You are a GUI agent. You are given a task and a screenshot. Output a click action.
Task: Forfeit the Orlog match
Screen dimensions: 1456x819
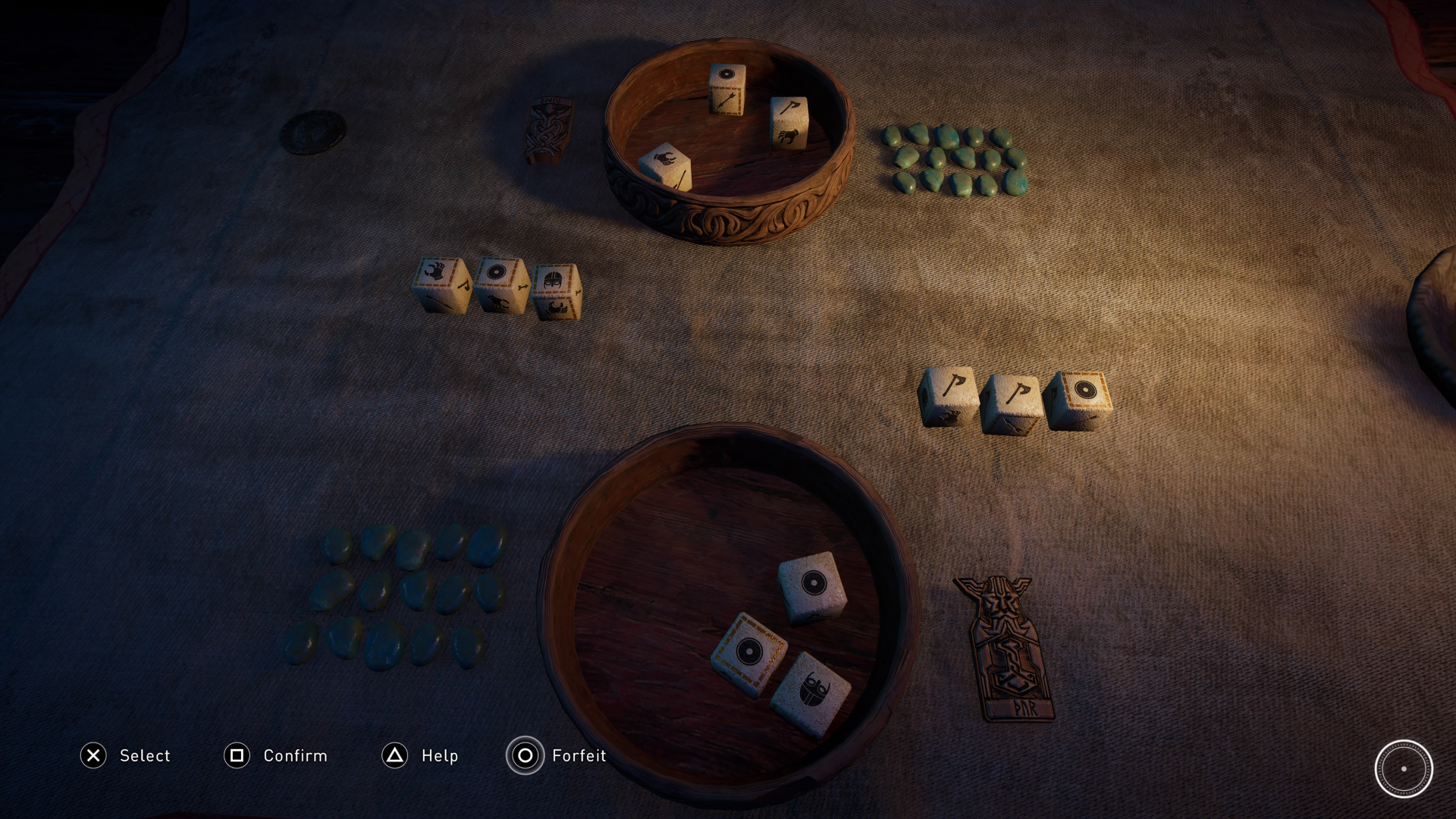[526, 755]
